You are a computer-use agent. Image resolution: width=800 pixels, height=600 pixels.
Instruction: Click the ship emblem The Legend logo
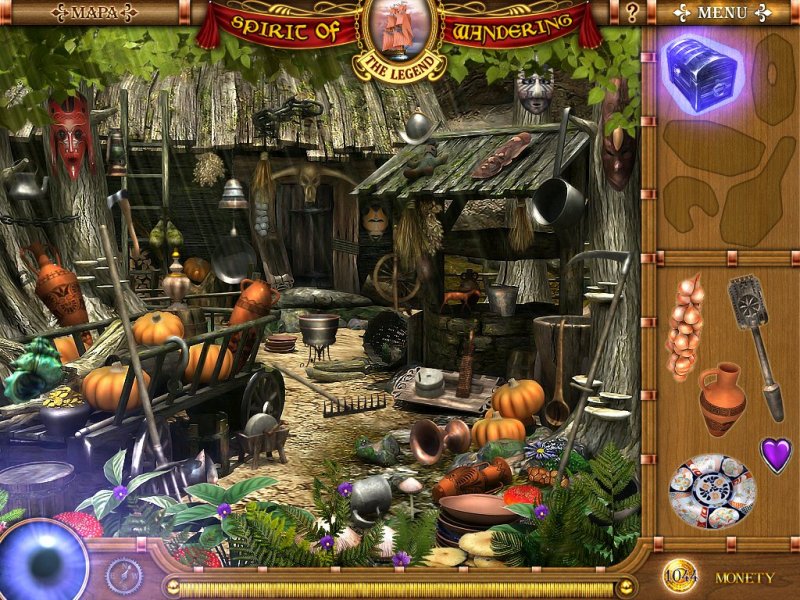(x=400, y=38)
